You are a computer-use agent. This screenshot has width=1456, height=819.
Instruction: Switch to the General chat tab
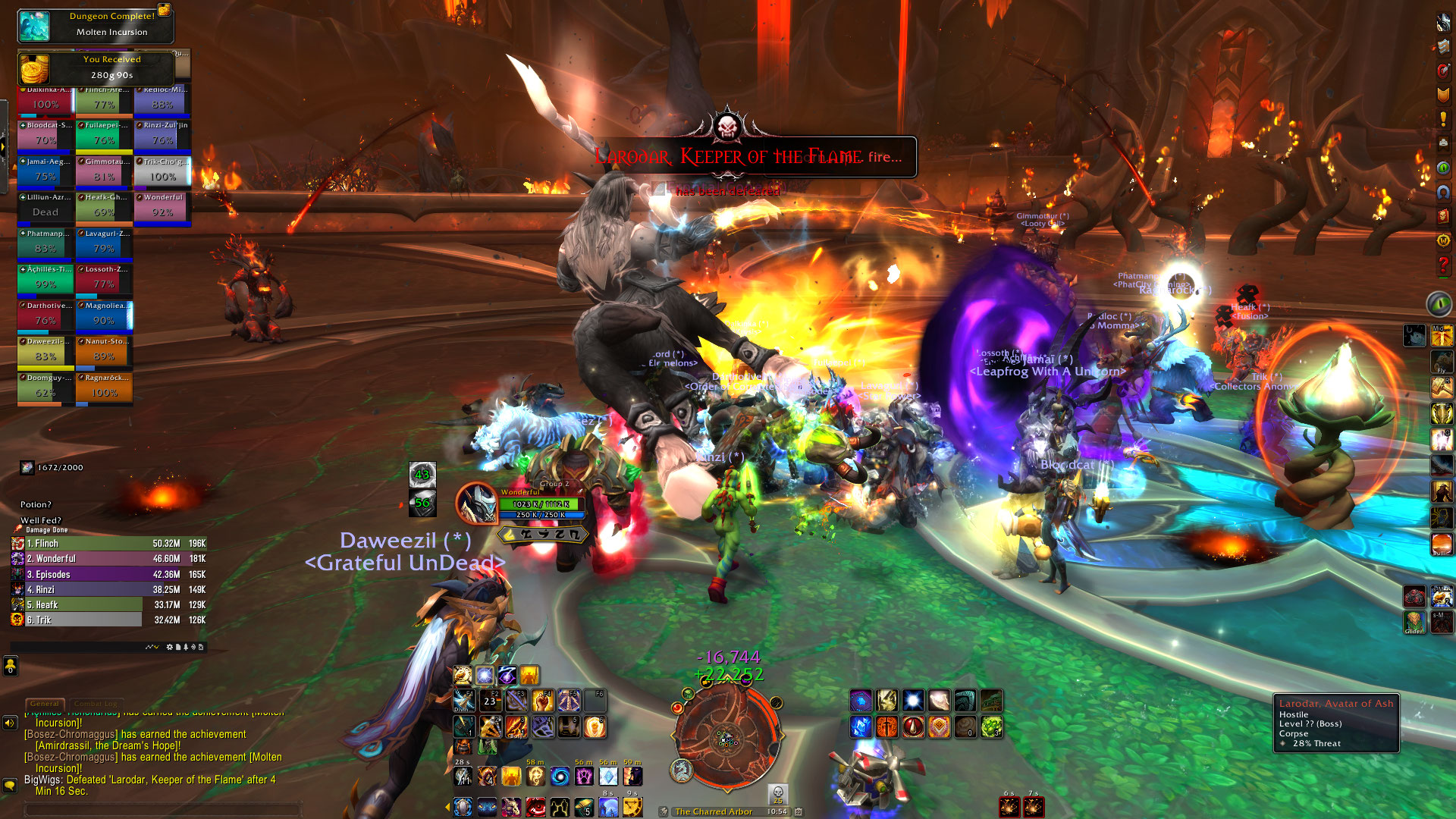point(45,704)
